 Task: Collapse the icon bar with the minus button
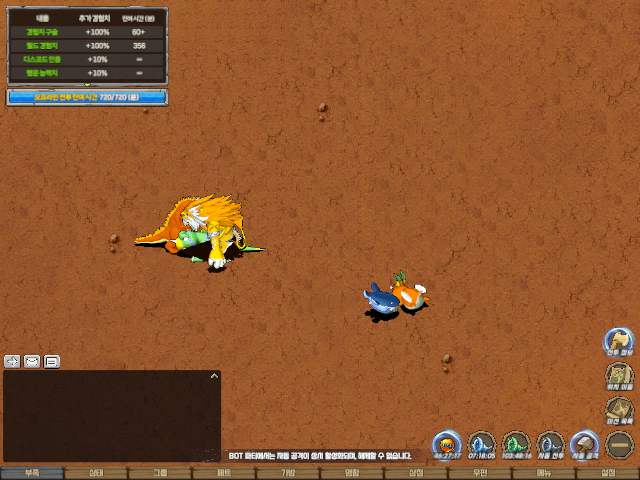(x=619, y=444)
